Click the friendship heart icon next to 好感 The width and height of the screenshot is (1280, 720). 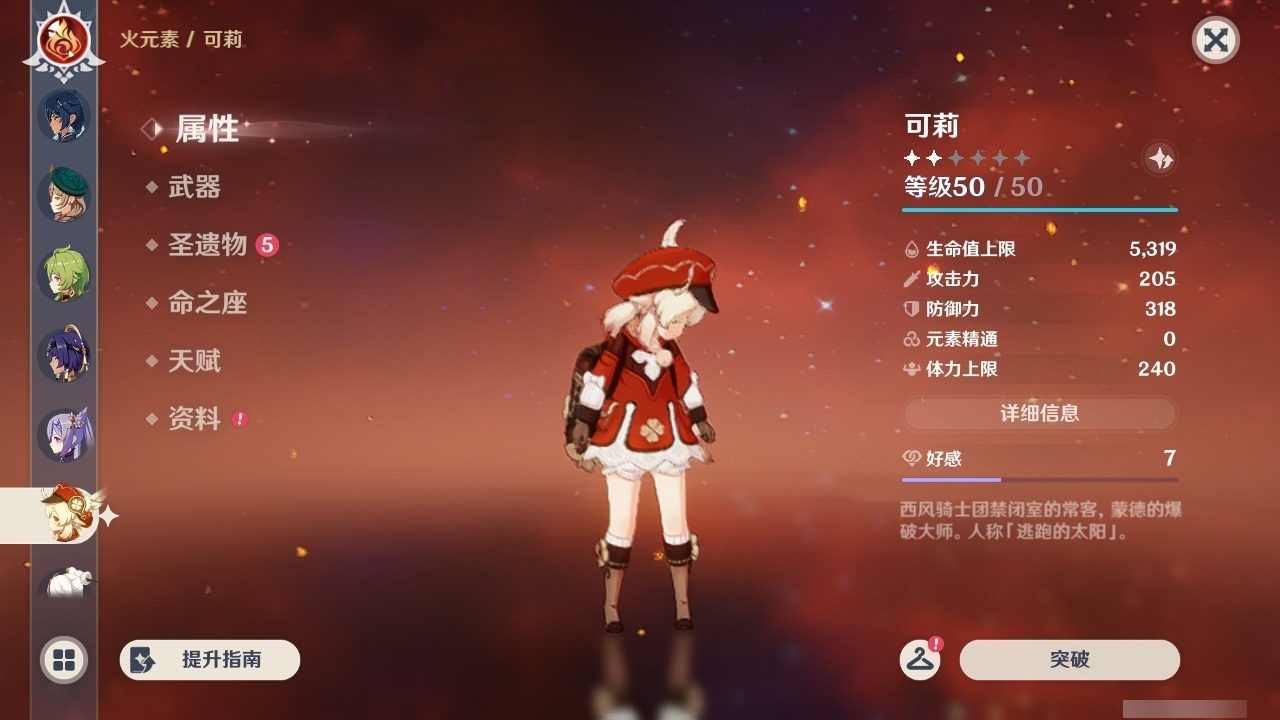tap(911, 455)
